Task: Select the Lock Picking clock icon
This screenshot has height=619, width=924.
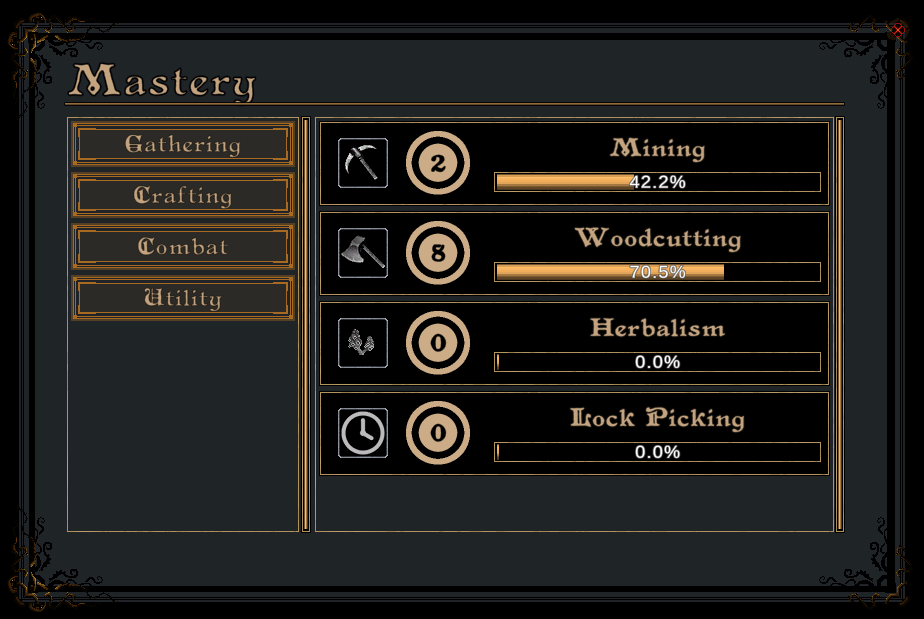Action: [363, 433]
